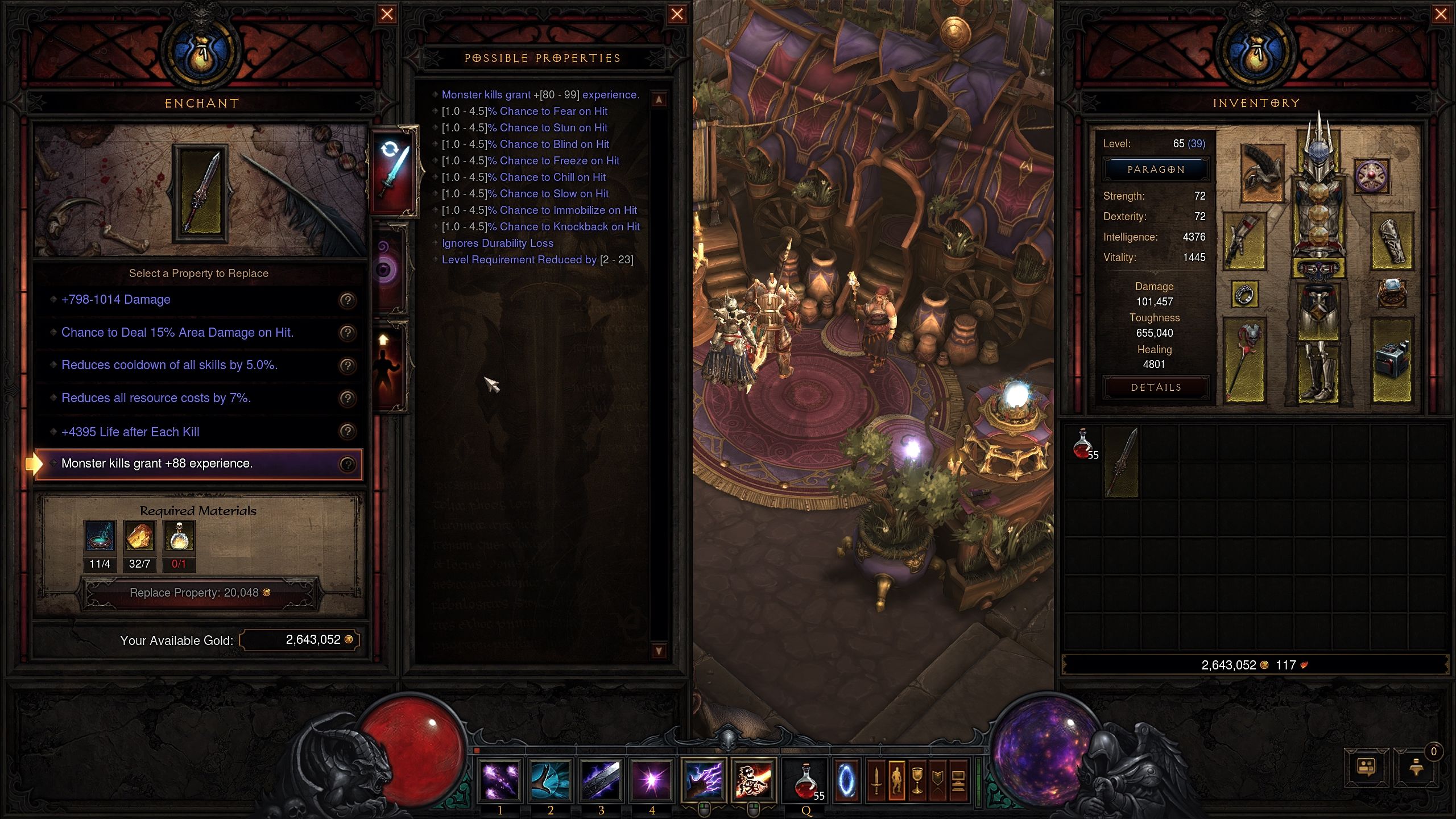The image size is (1456, 819).
Task: Close the Possible Properties panel
Action: click(x=677, y=14)
